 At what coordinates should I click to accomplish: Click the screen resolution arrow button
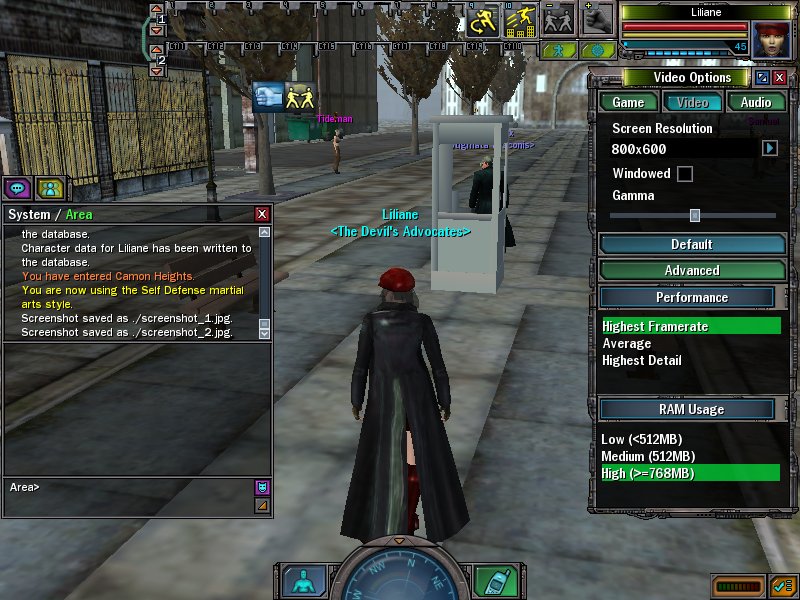(x=770, y=149)
